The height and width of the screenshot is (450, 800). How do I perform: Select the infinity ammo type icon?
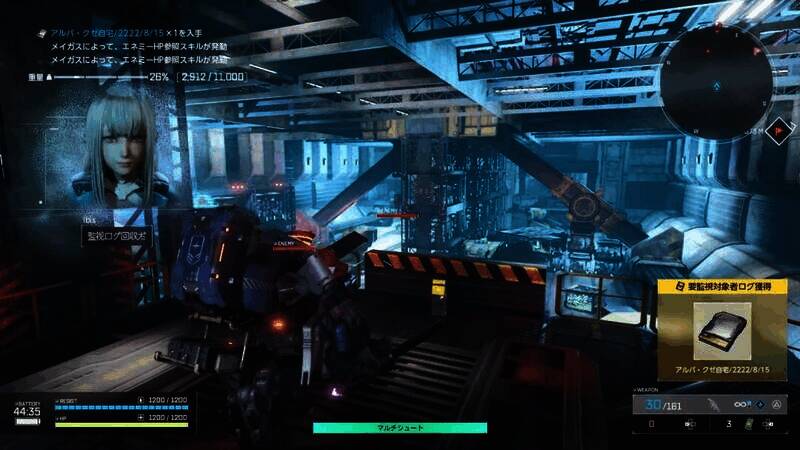(742, 405)
